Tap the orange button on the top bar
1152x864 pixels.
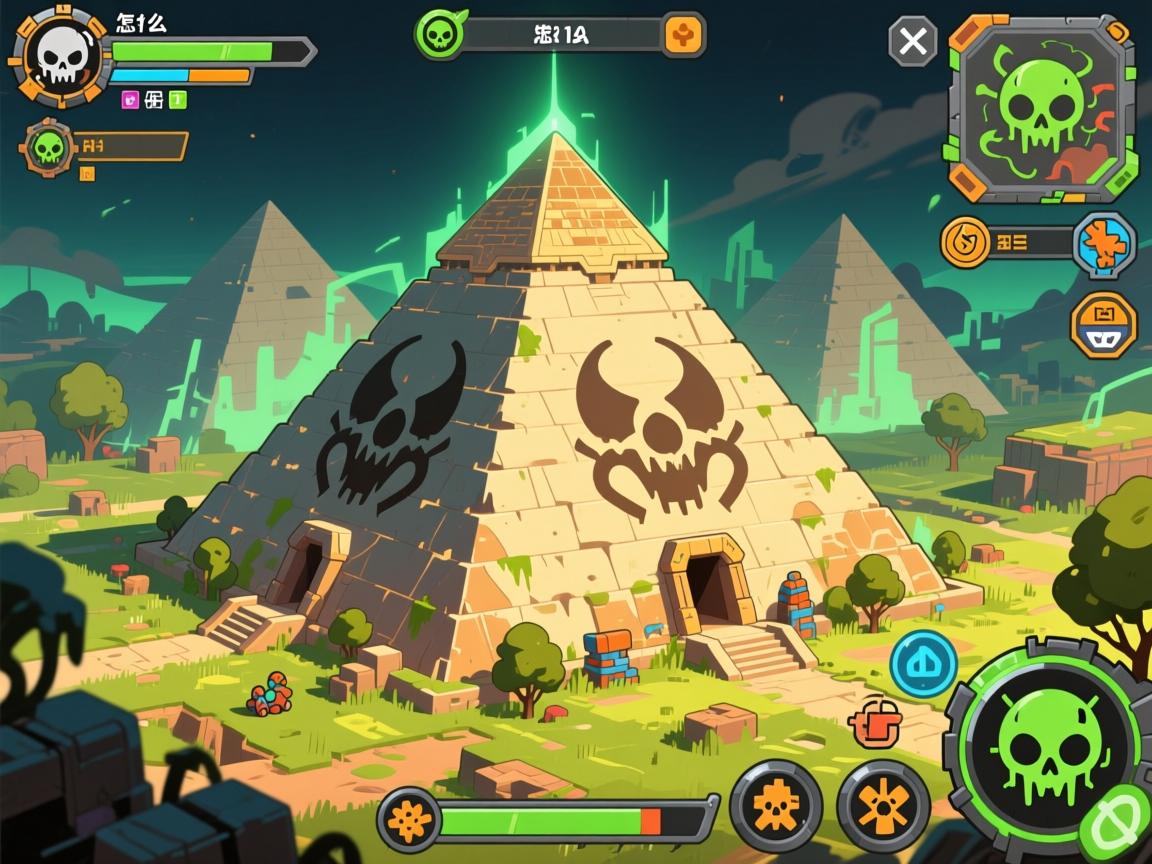point(685,35)
